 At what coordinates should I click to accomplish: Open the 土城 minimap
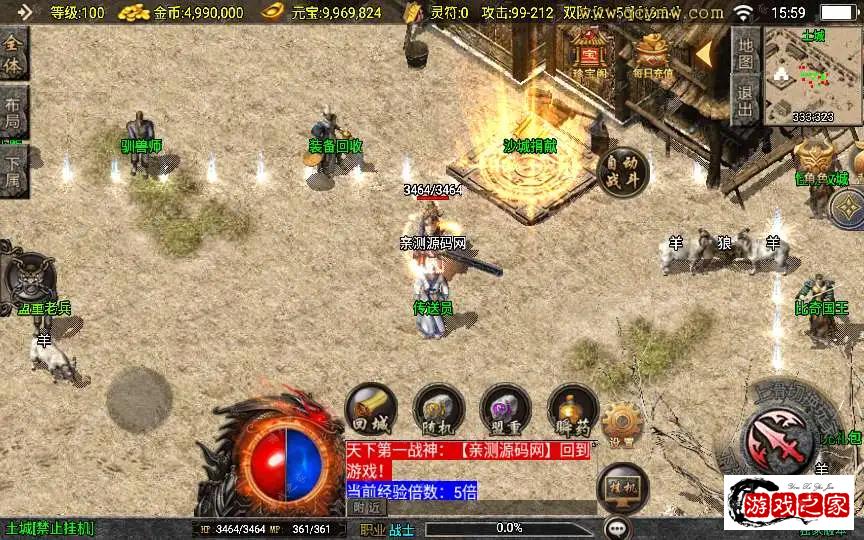coord(812,76)
